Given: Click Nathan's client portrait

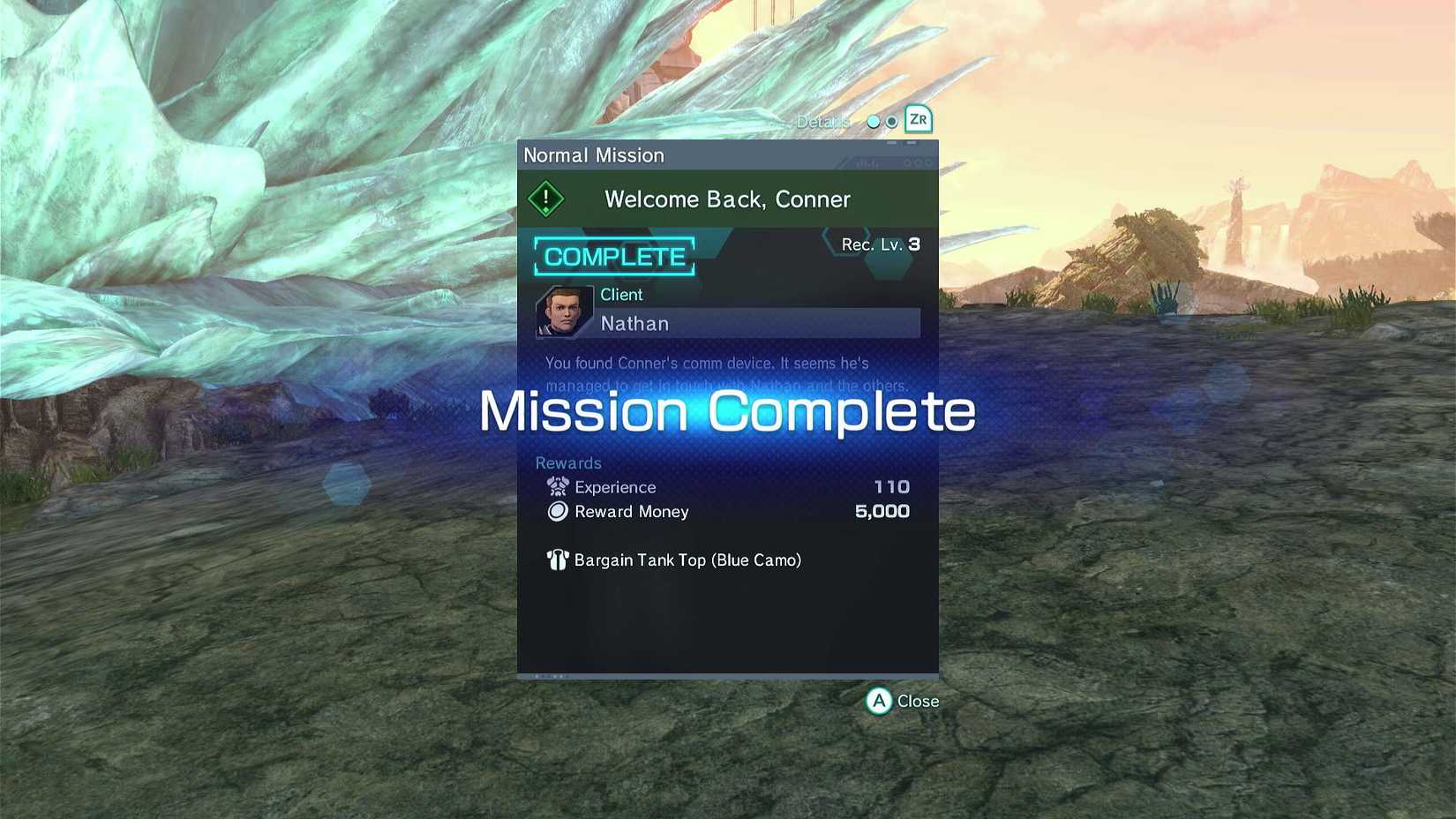Looking at the screenshot, I should 565,312.
